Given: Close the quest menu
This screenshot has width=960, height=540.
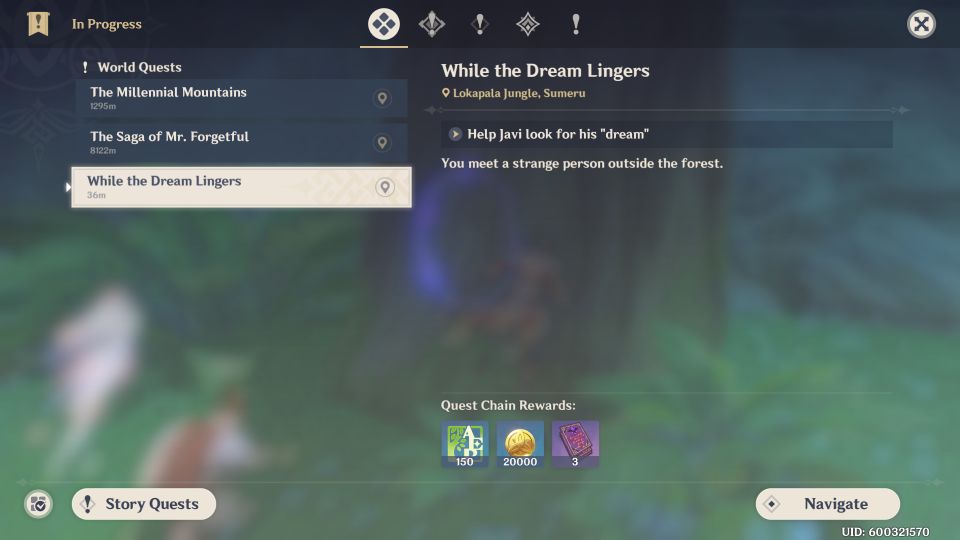Looking at the screenshot, I should pyautogui.click(x=921, y=24).
